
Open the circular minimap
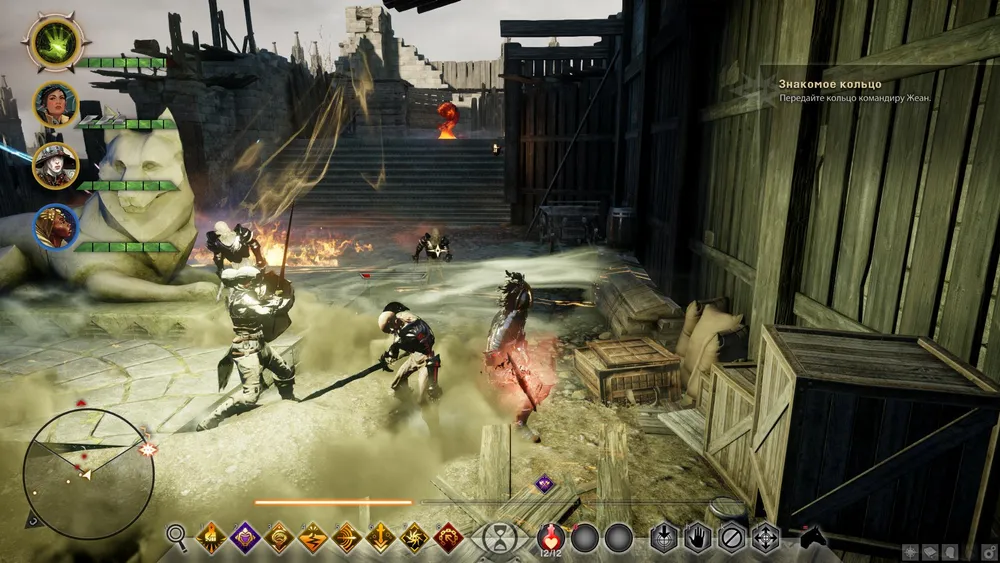pyautogui.click(x=88, y=474)
